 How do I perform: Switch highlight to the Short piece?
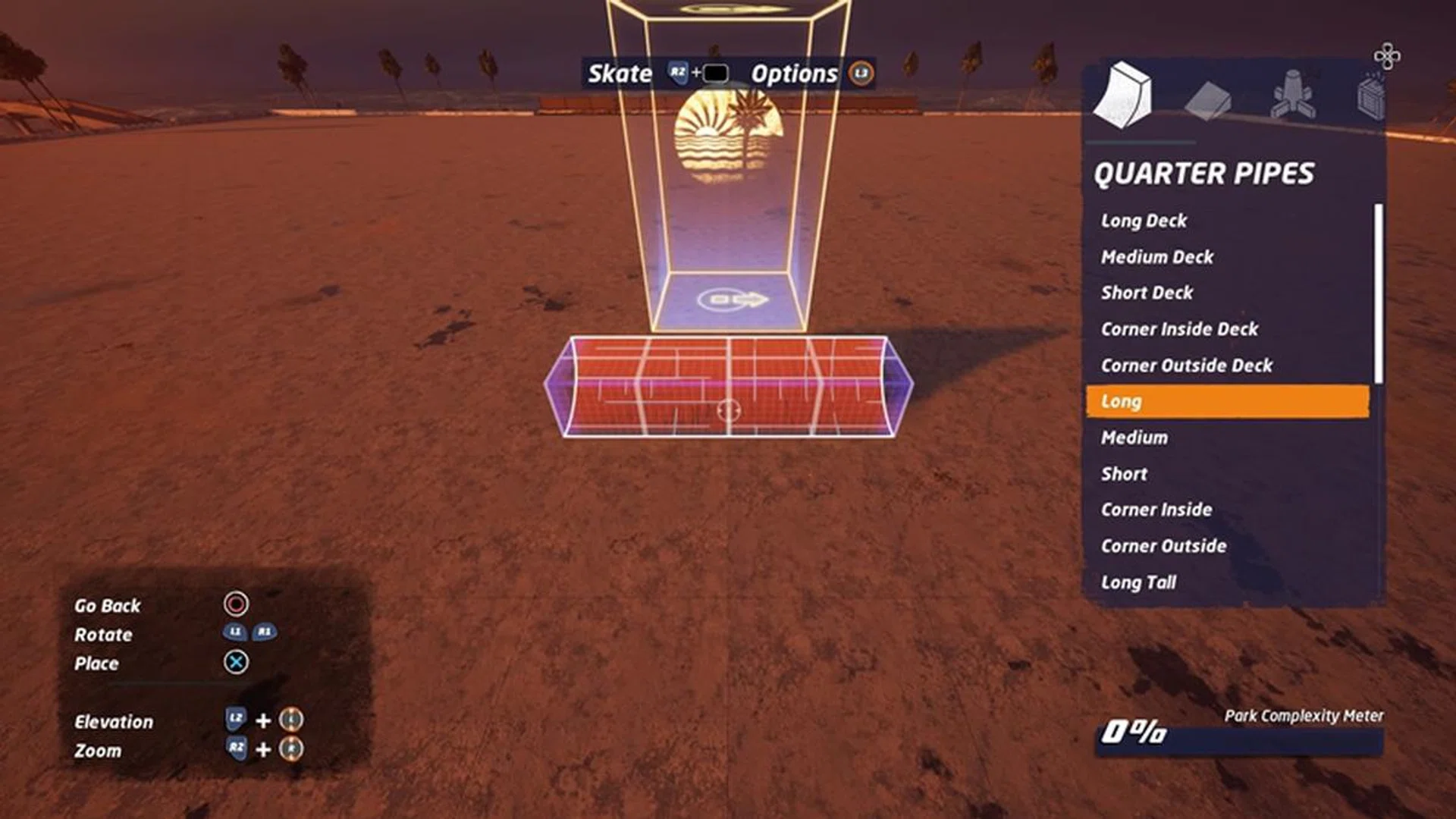[x=1123, y=473]
